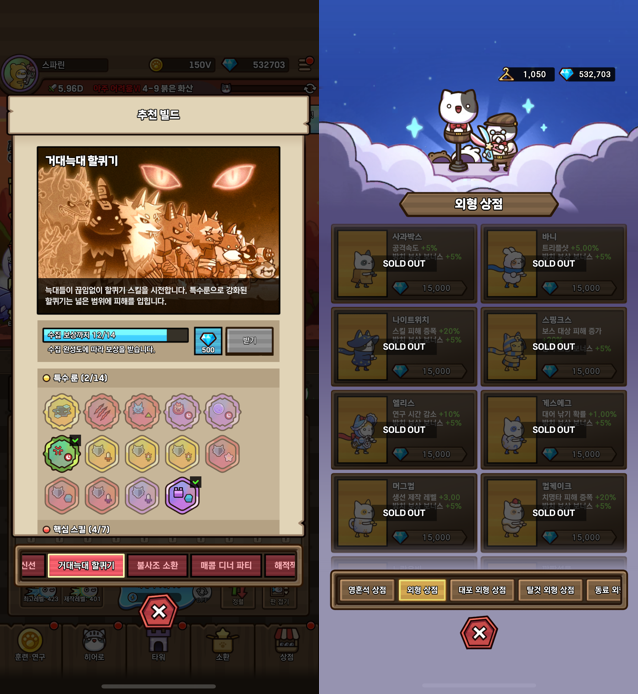The image size is (638, 694).
Task: Choose the 탈것 외형 상점 tab
Action: click(x=550, y=590)
